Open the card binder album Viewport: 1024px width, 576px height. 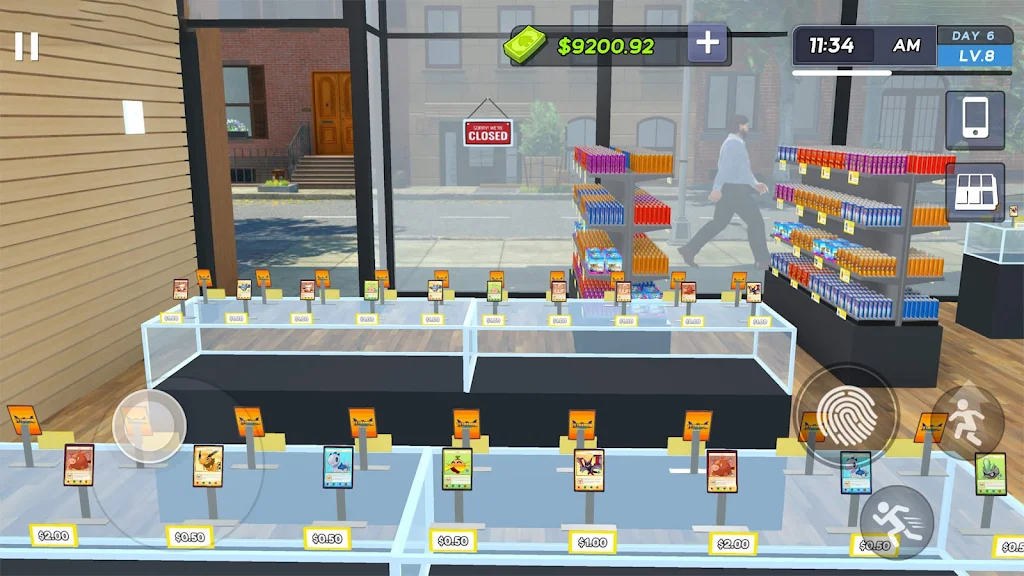[974, 191]
